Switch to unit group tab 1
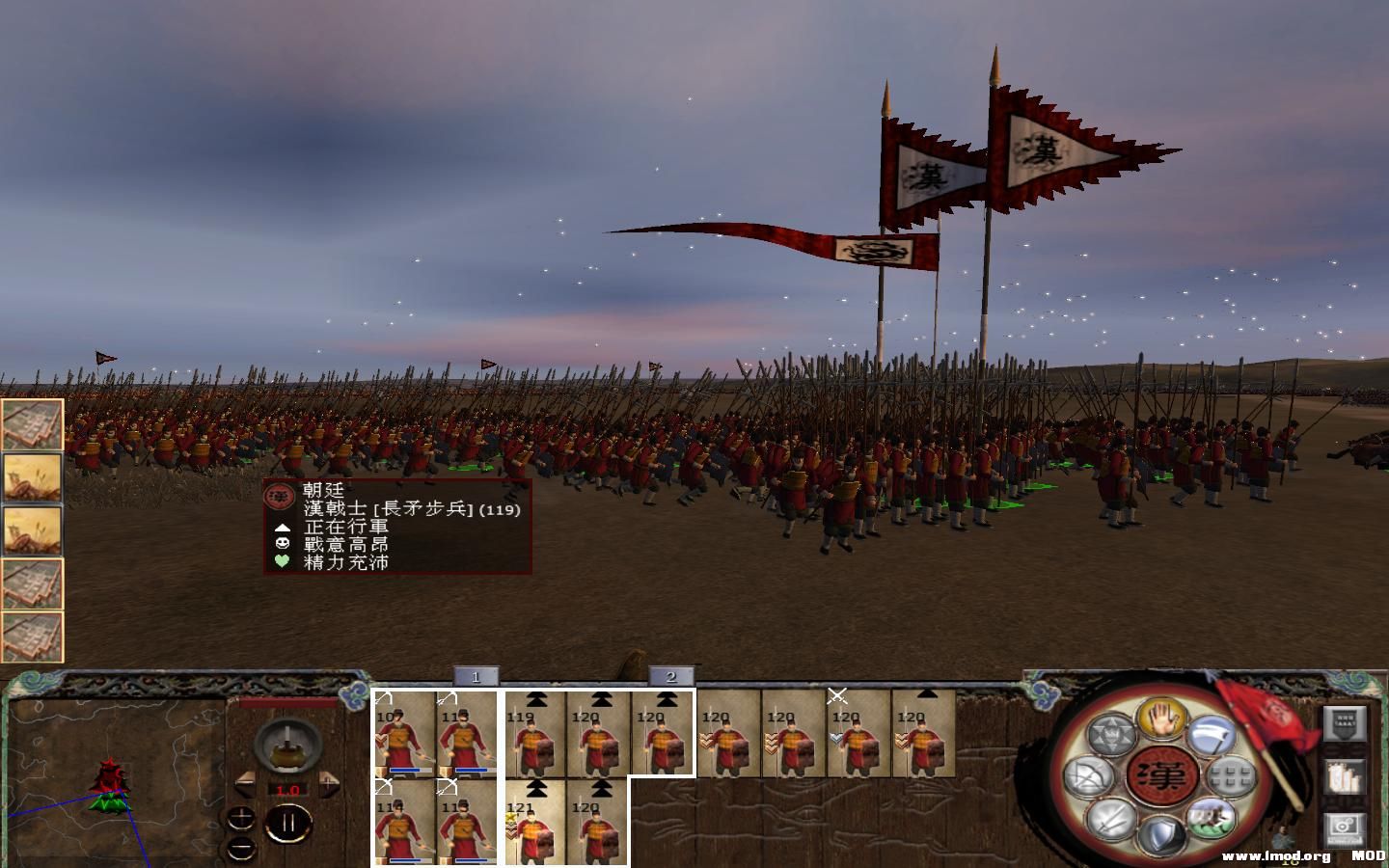This screenshot has width=1389, height=868. click(x=477, y=675)
